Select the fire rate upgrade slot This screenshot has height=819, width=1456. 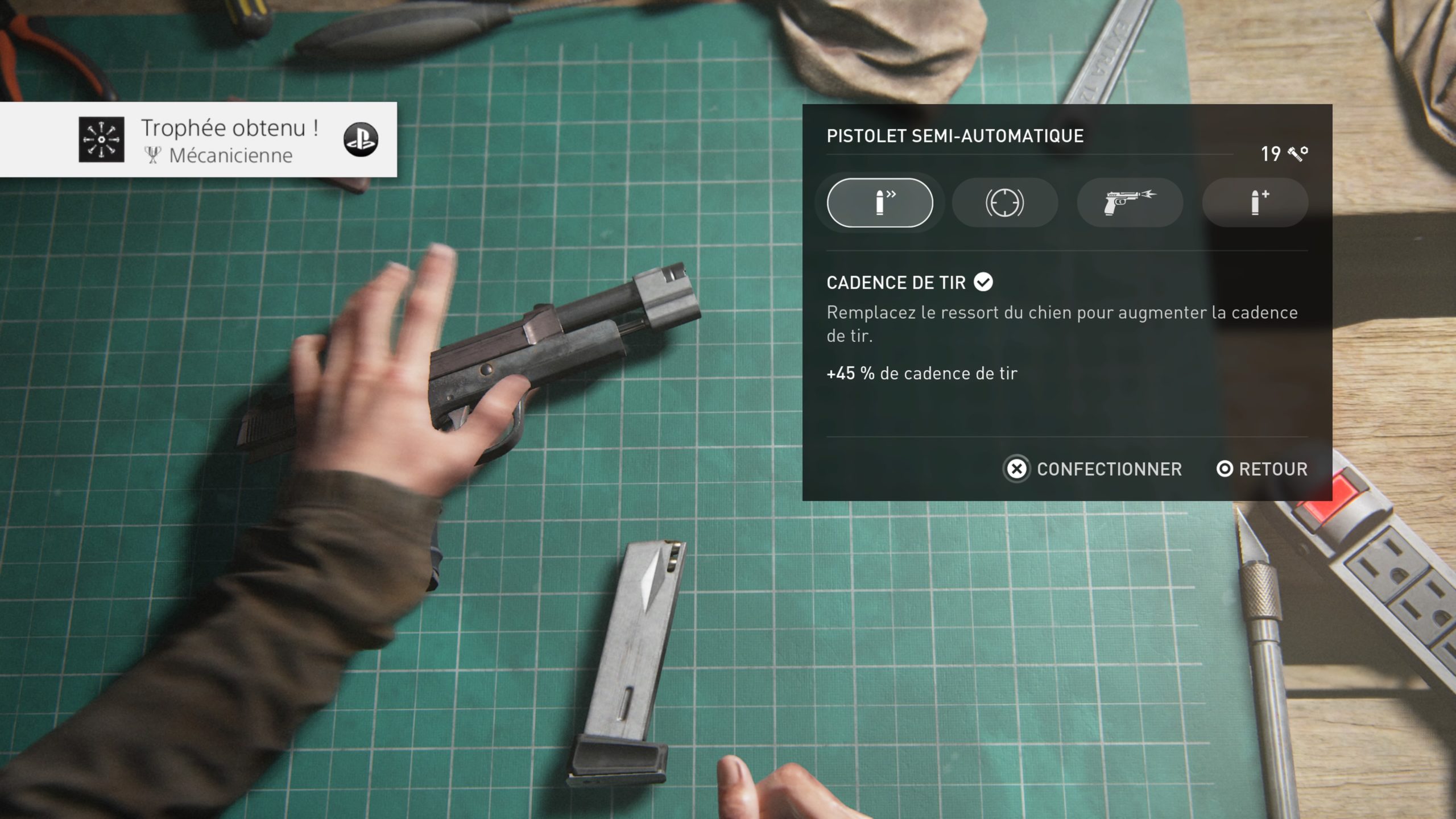[879, 202]
